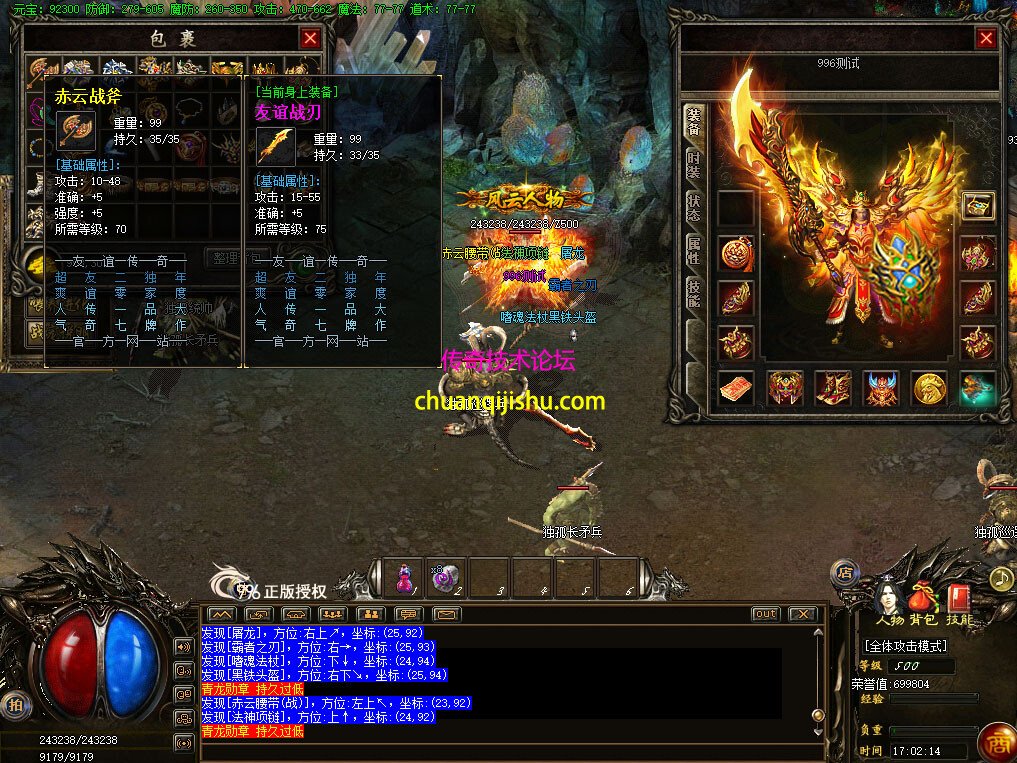This screenshot has height=763, width=1017.
Task: Show the 属性 attributes tab
Action: 694,250
